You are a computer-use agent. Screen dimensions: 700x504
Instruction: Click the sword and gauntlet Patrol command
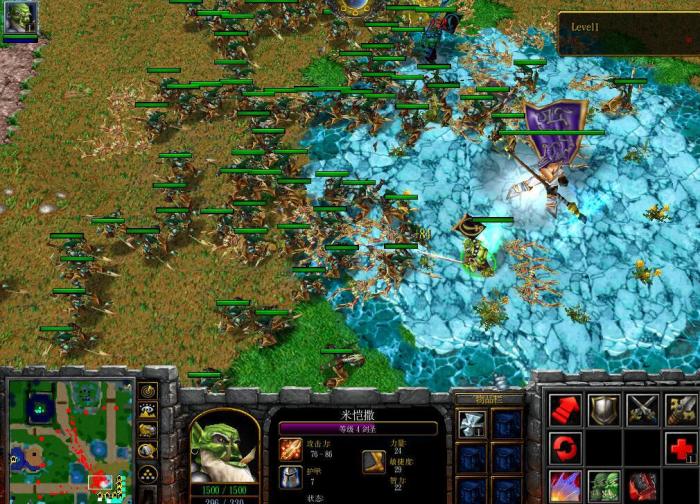[x=680, y=408]
